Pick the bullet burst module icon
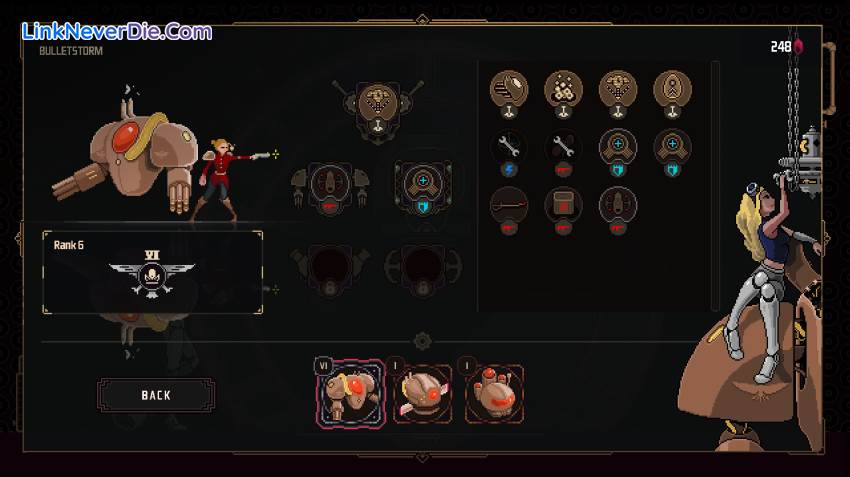Viewport: 850px width, 477px height. (x=508, y=90)
